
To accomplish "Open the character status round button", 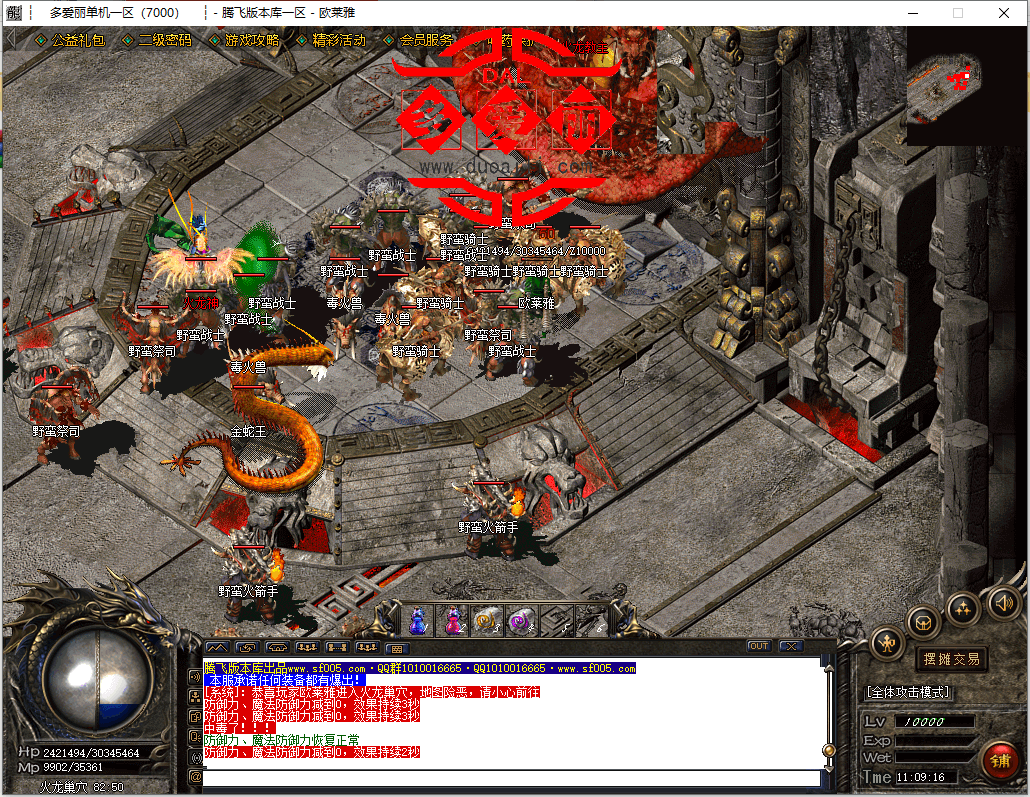I will pyautogui.click(x=887, y=644).
